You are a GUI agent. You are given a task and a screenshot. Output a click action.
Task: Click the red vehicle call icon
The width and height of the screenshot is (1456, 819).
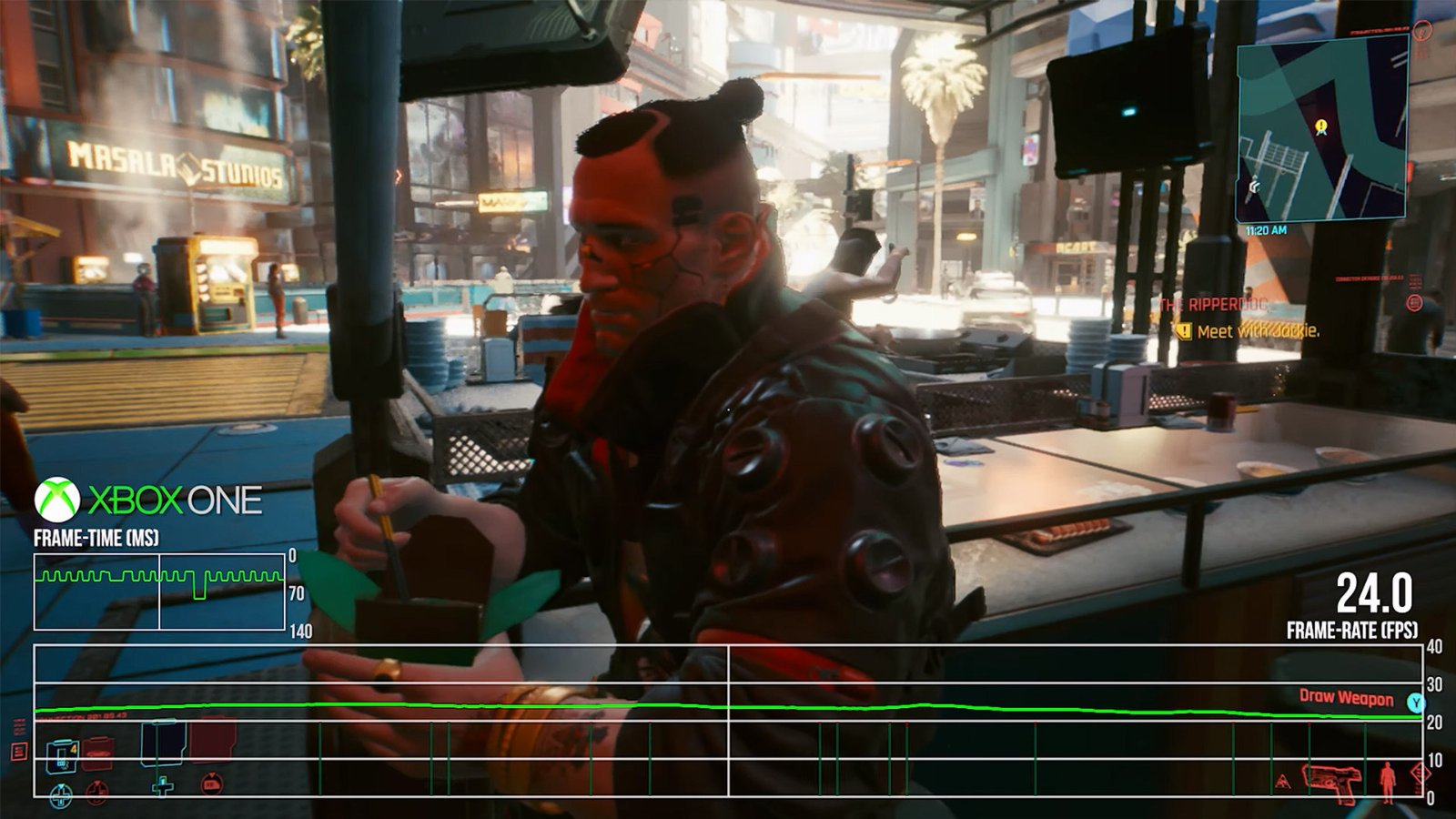click(211, 784)
